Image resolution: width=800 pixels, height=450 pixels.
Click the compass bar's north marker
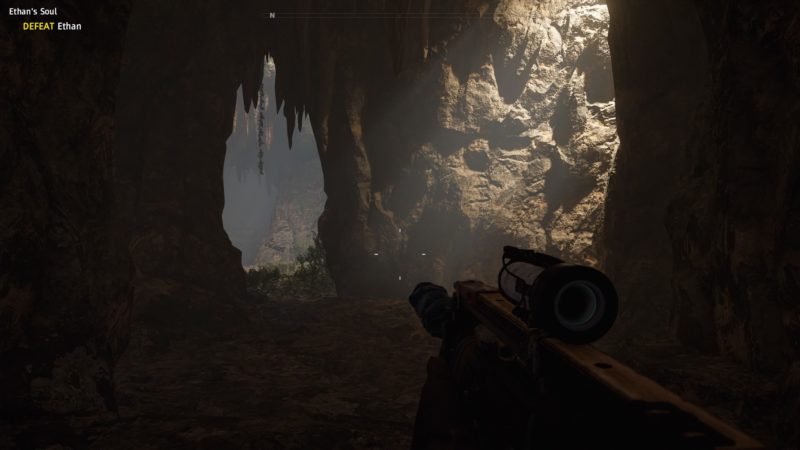(x=271, y=15)
